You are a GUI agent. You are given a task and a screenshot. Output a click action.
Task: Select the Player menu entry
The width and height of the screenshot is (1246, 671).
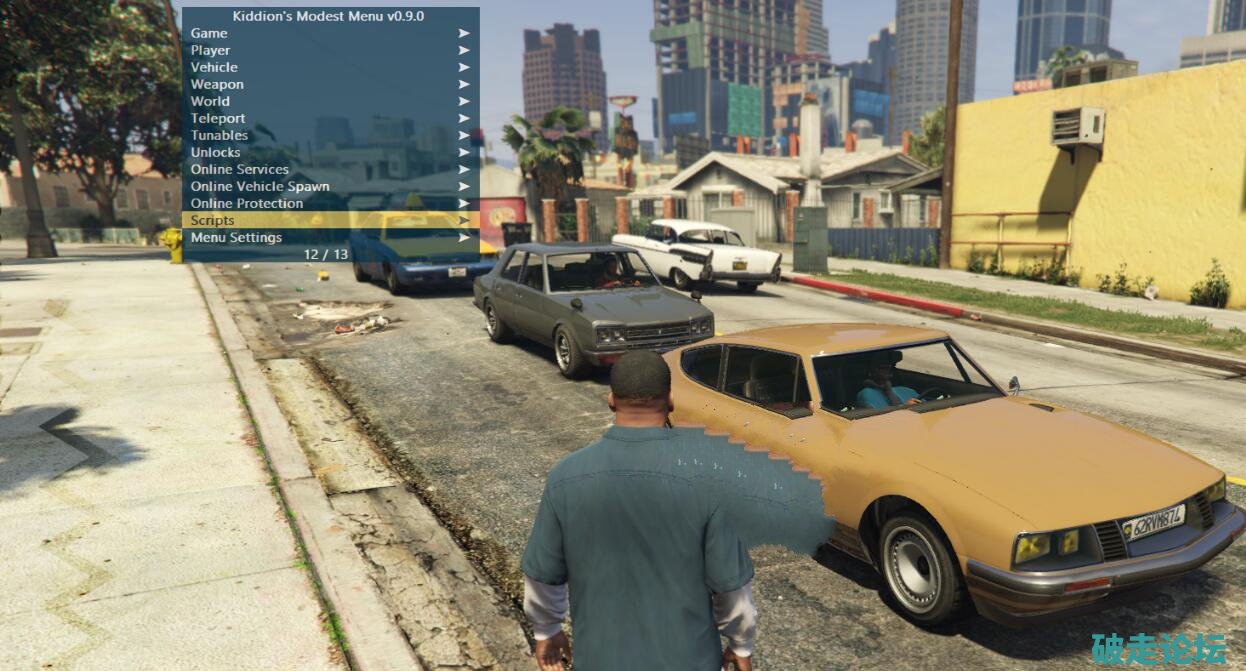210,50
